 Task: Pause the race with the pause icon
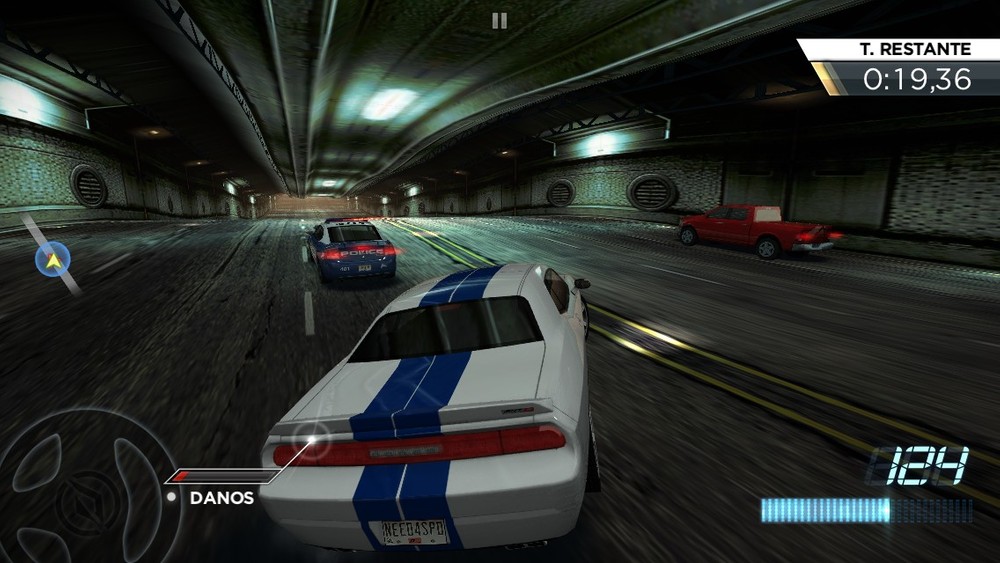pos(500,21)
